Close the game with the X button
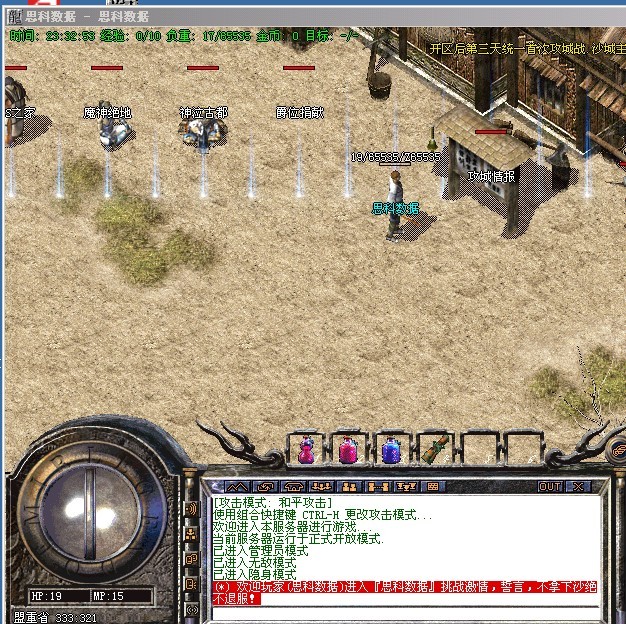 coord(577,487)
